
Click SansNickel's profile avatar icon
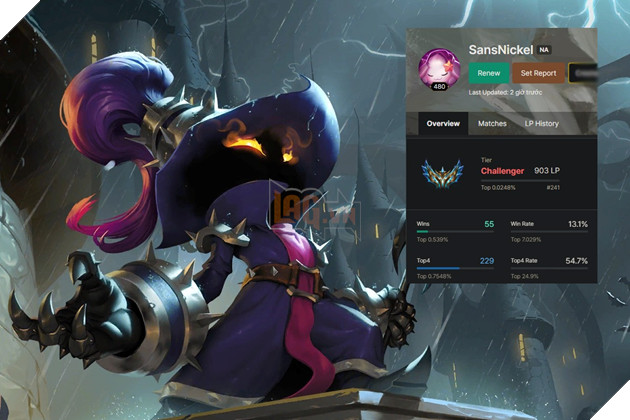click(x=439, y=66)
